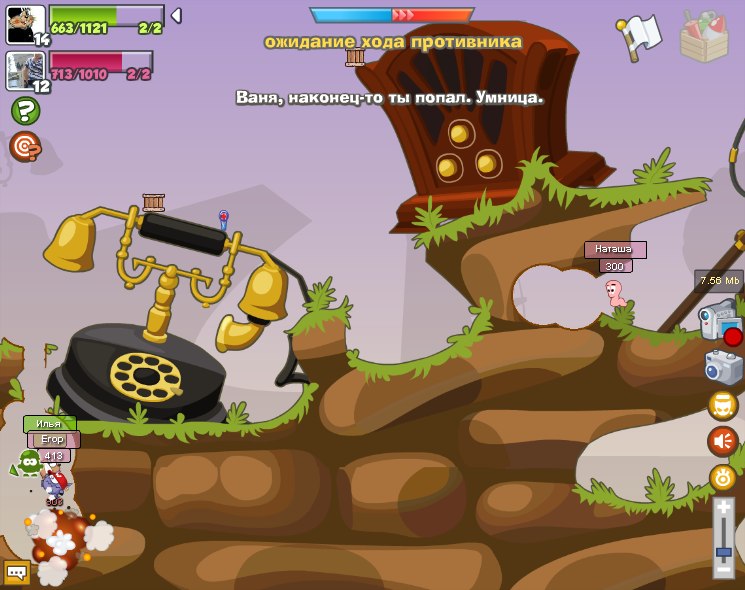Zoom out with the minus button
Screen dimensions: 745x590
[x=723, y=569]
